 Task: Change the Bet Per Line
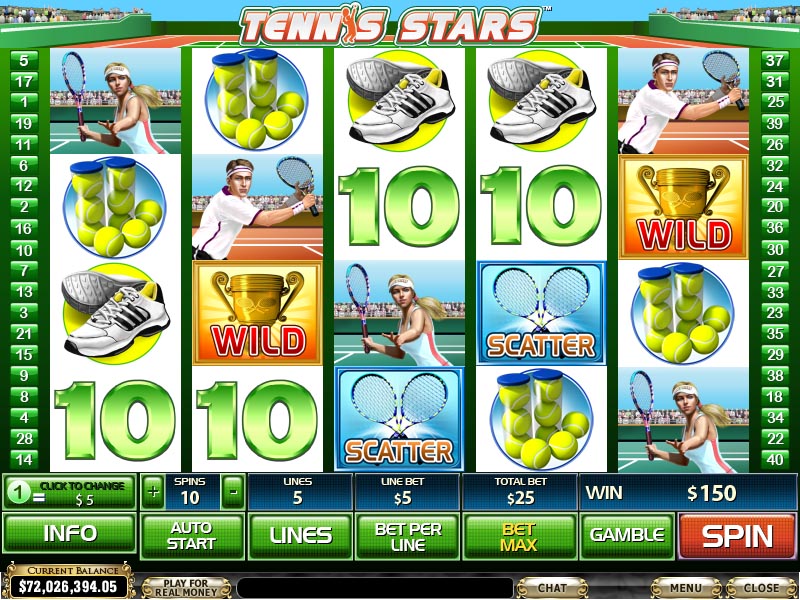click(x=407, y=536)
